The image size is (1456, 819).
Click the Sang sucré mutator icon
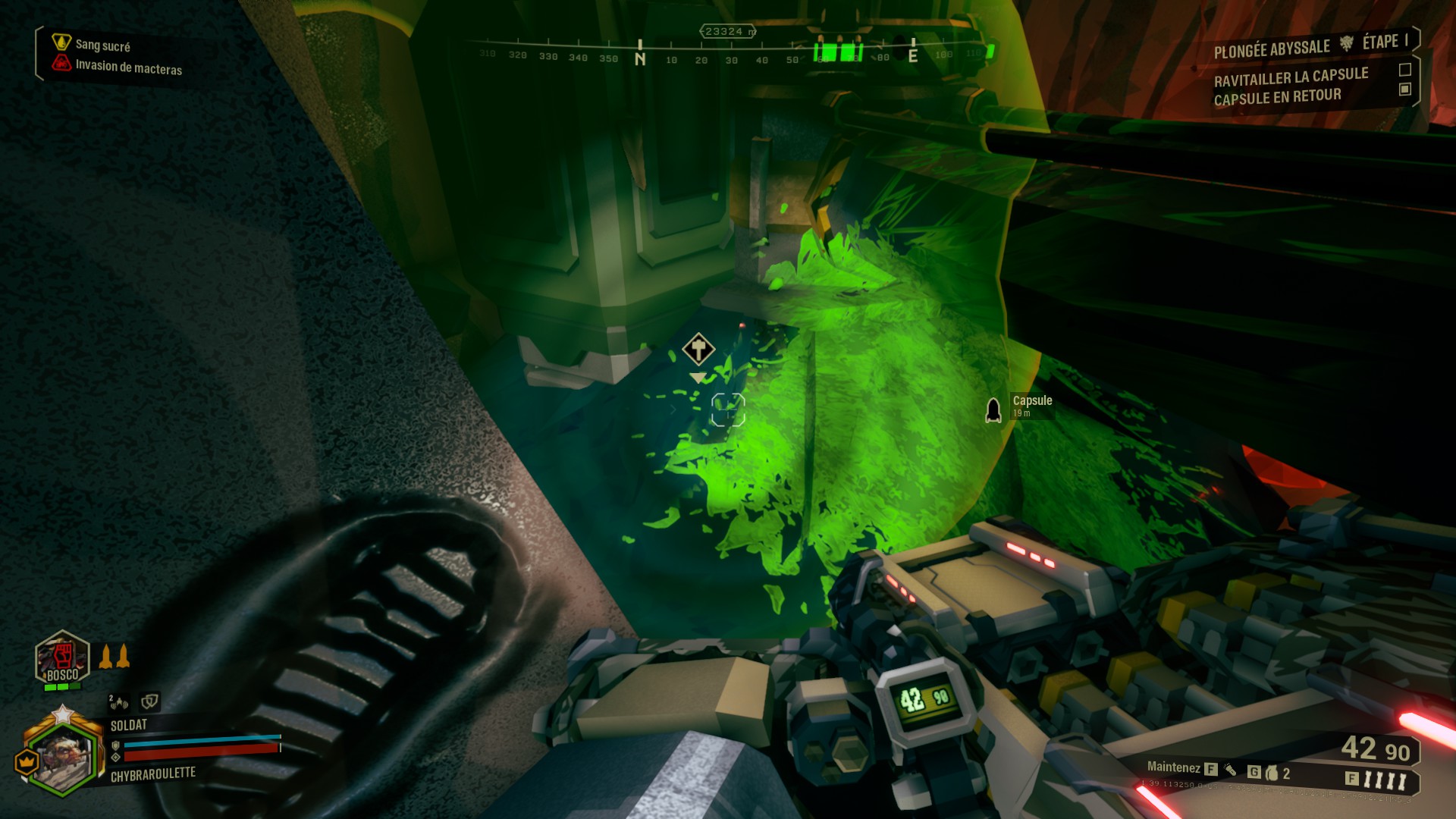(61, 42)
